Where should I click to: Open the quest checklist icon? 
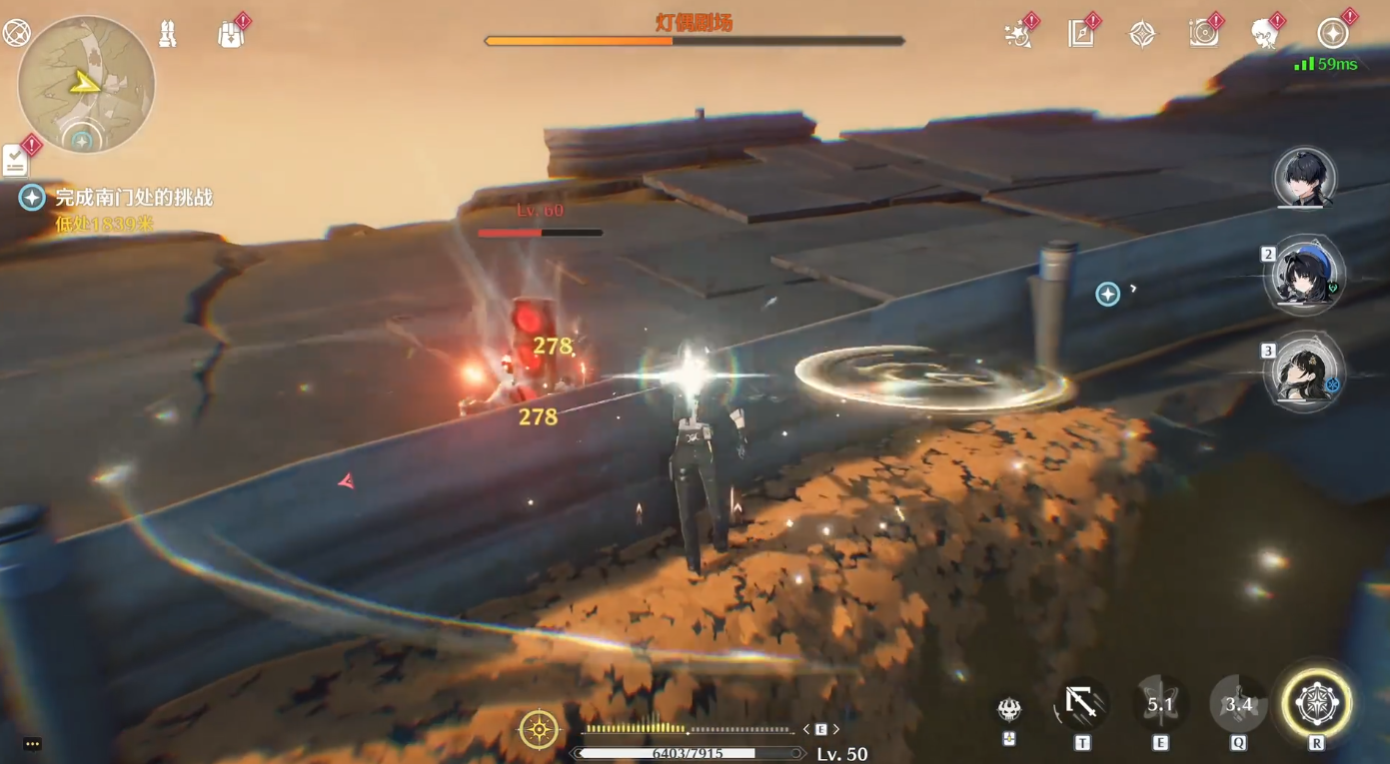(x=16, y=160)
